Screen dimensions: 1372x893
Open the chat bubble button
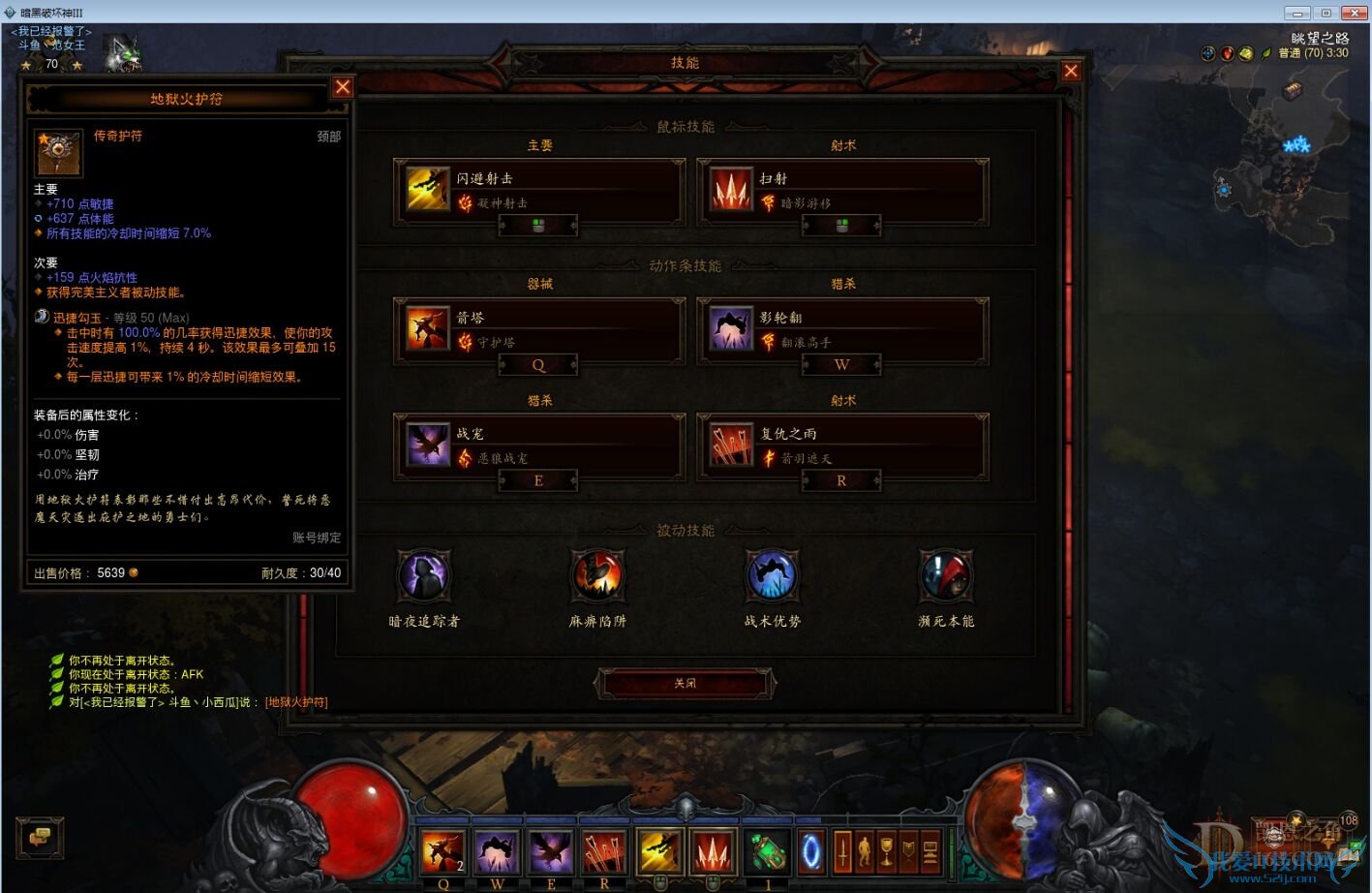[x=40, y=837]
